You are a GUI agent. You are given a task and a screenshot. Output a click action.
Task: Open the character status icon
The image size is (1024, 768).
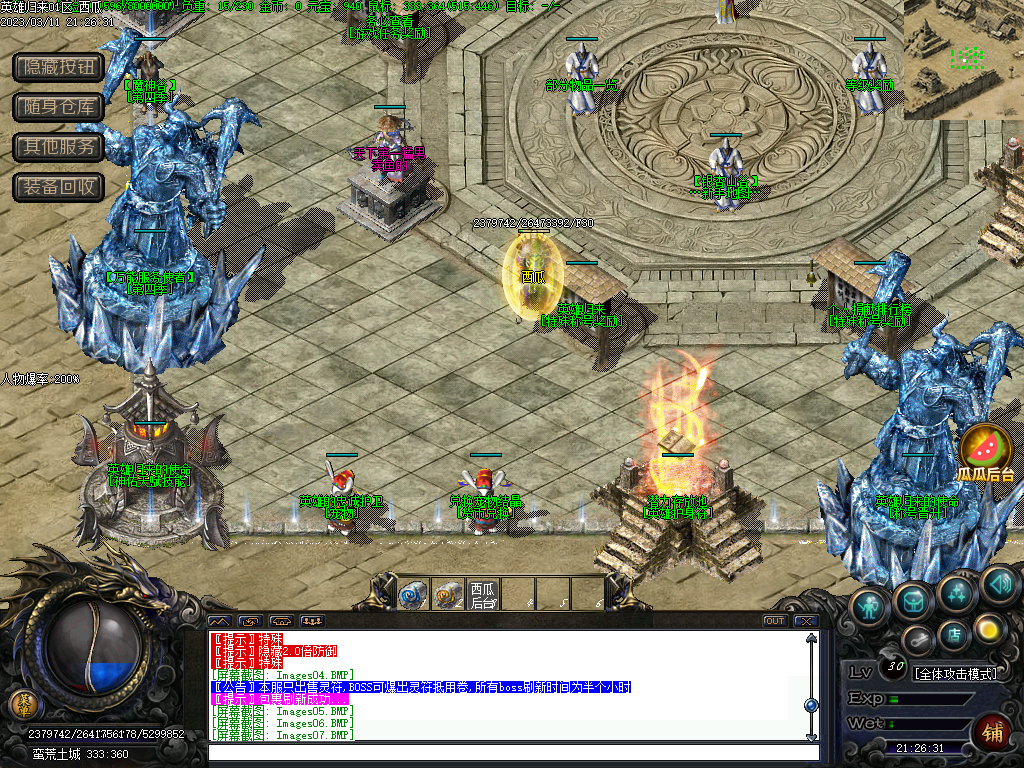tap(871, 606)
